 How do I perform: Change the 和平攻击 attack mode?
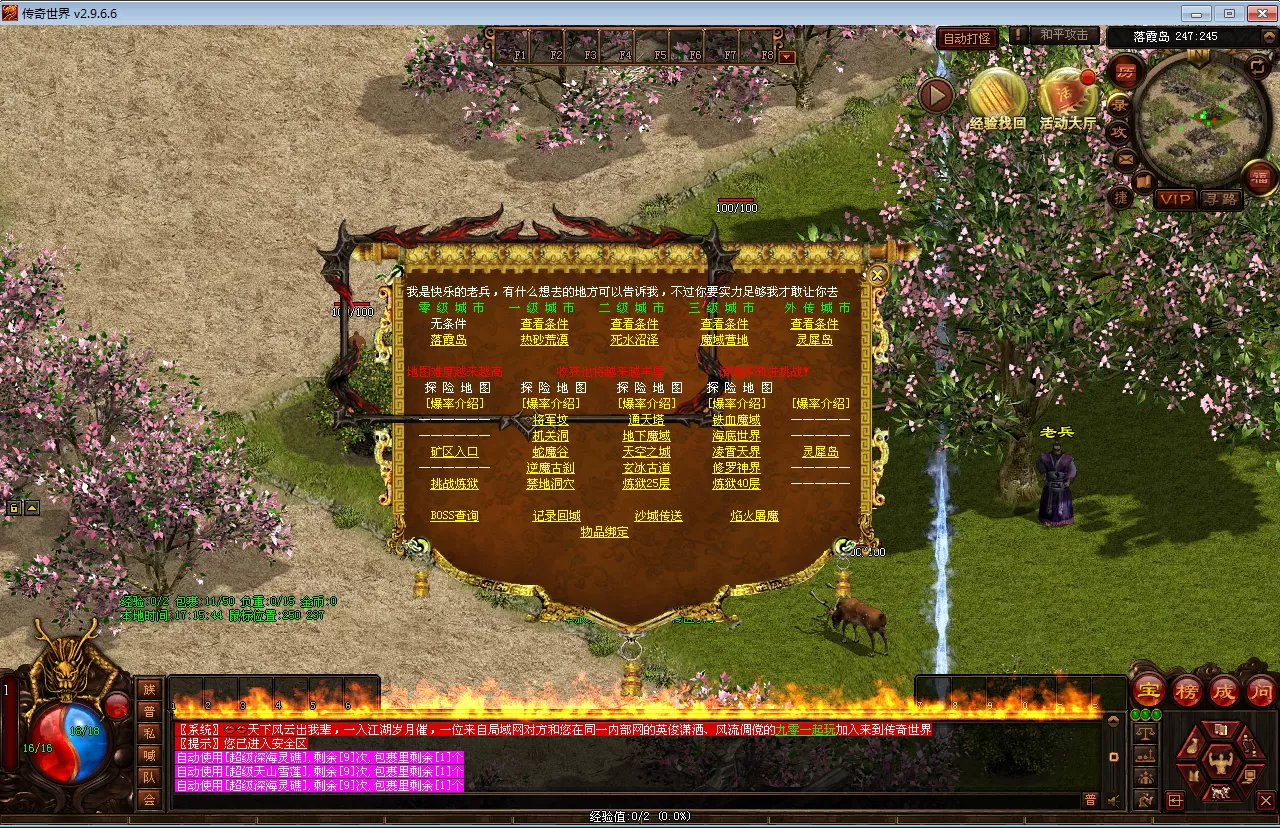coord(1063,35)
